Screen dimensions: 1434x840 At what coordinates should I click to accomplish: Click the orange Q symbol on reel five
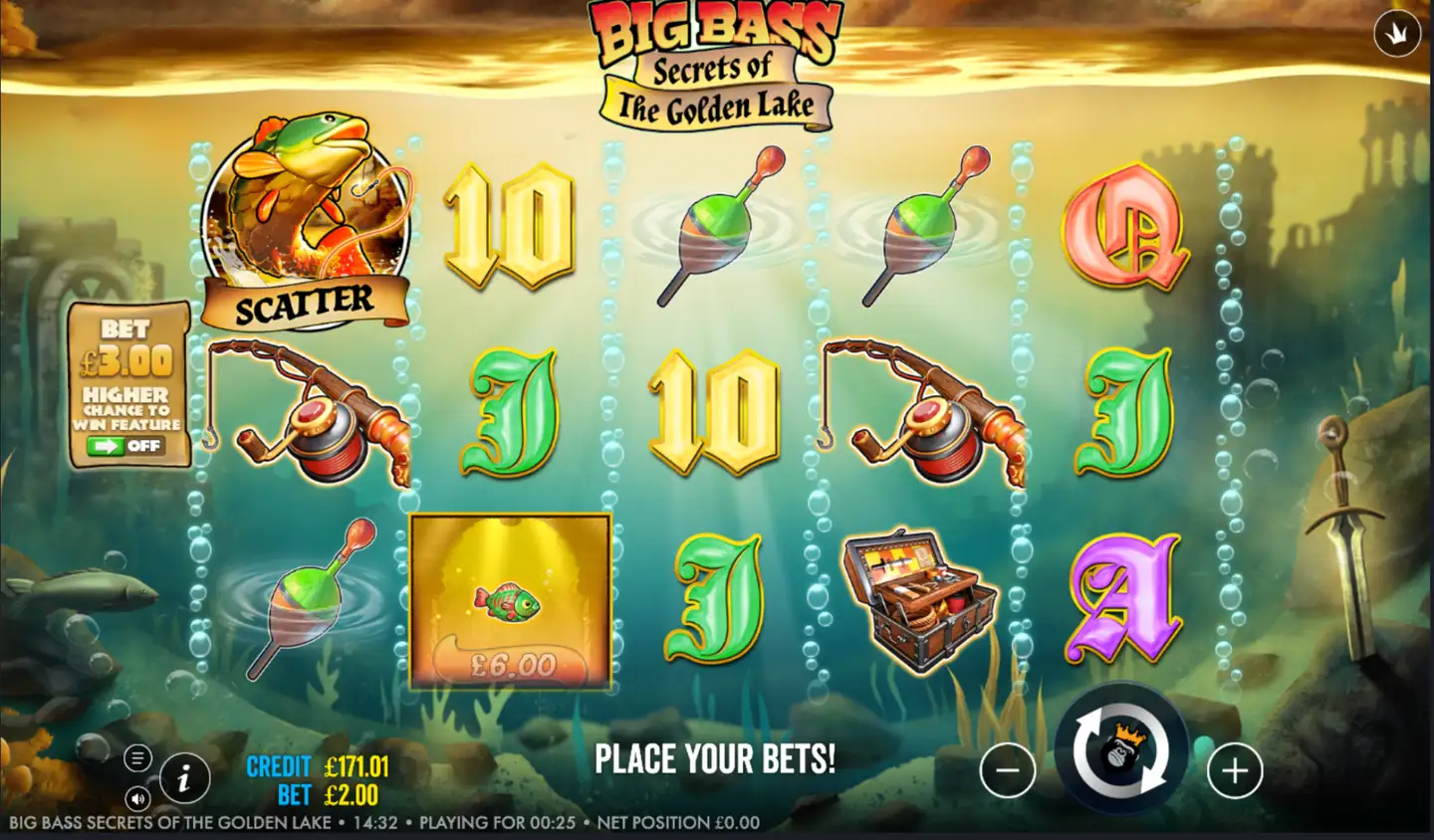pyautogui.click(x=1125, y=231)
